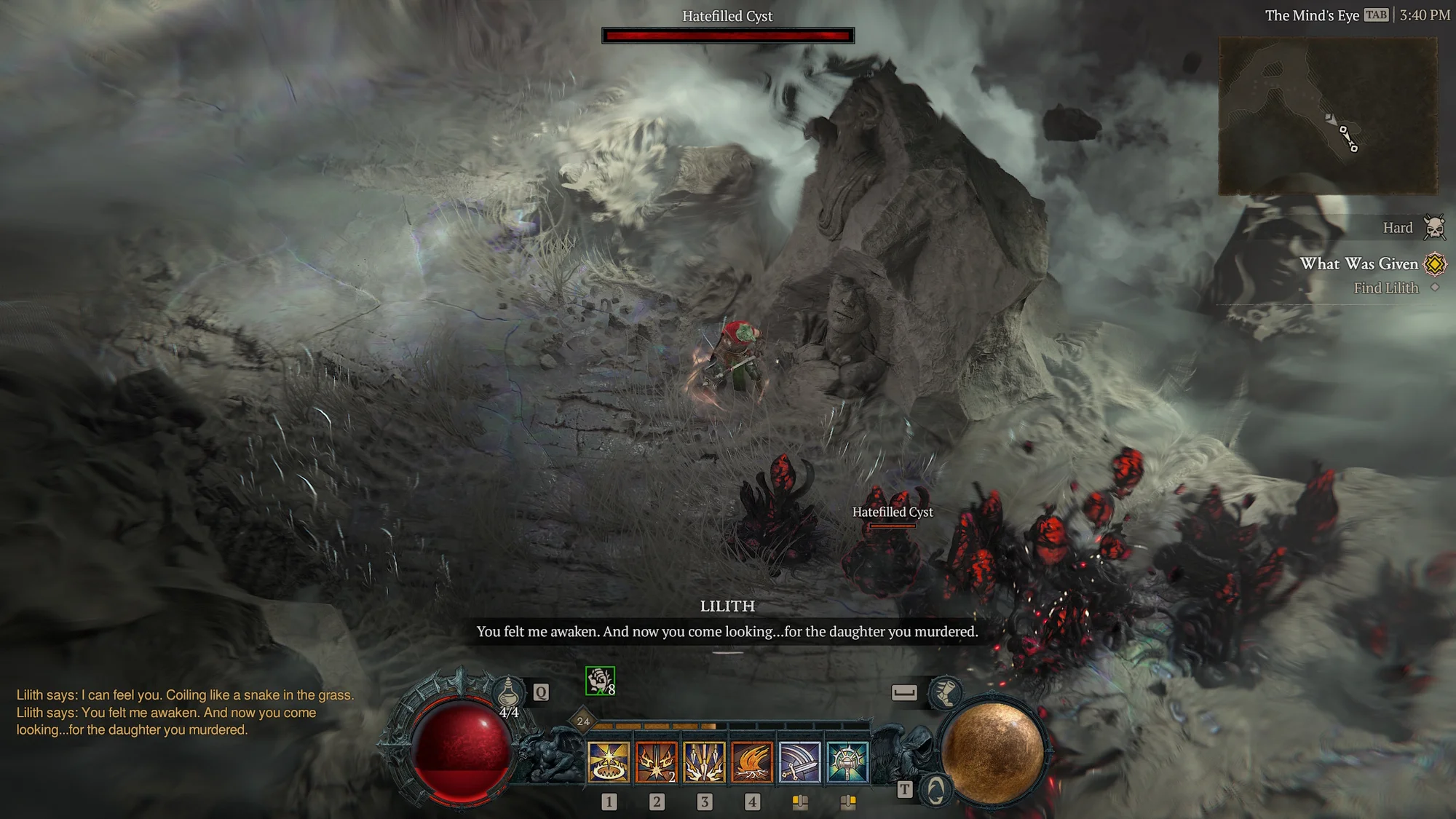Drink a healing potion using the potion icon

click(509, 691)
